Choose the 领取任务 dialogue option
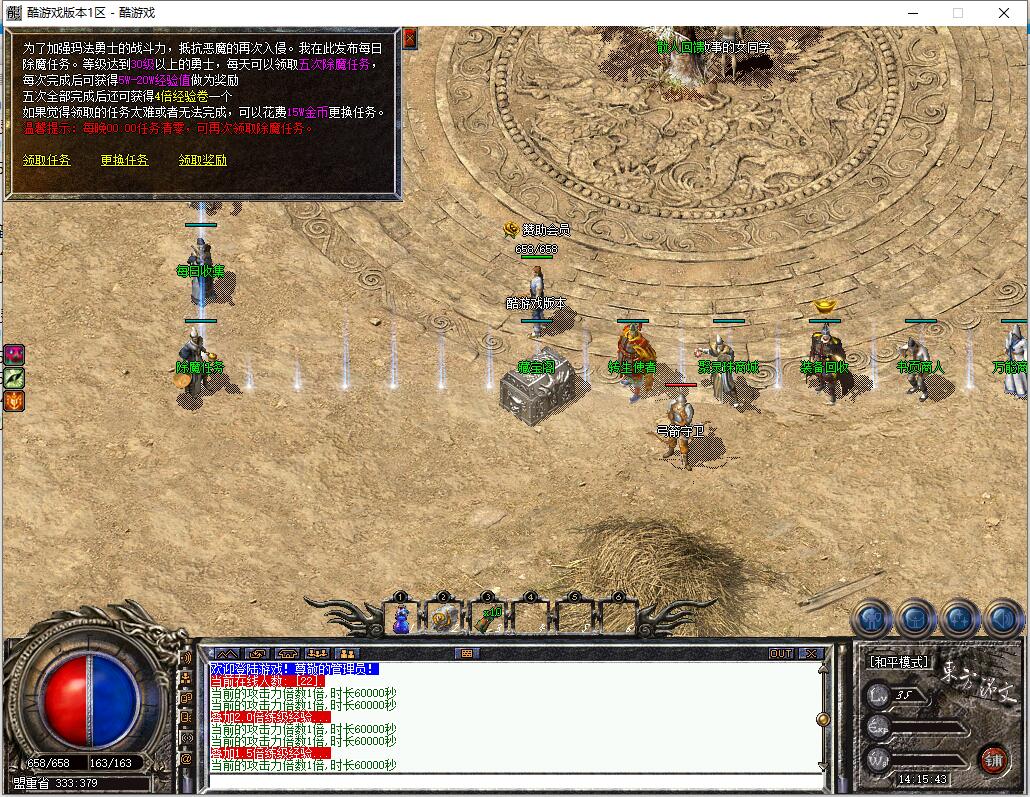 [47, 160]
